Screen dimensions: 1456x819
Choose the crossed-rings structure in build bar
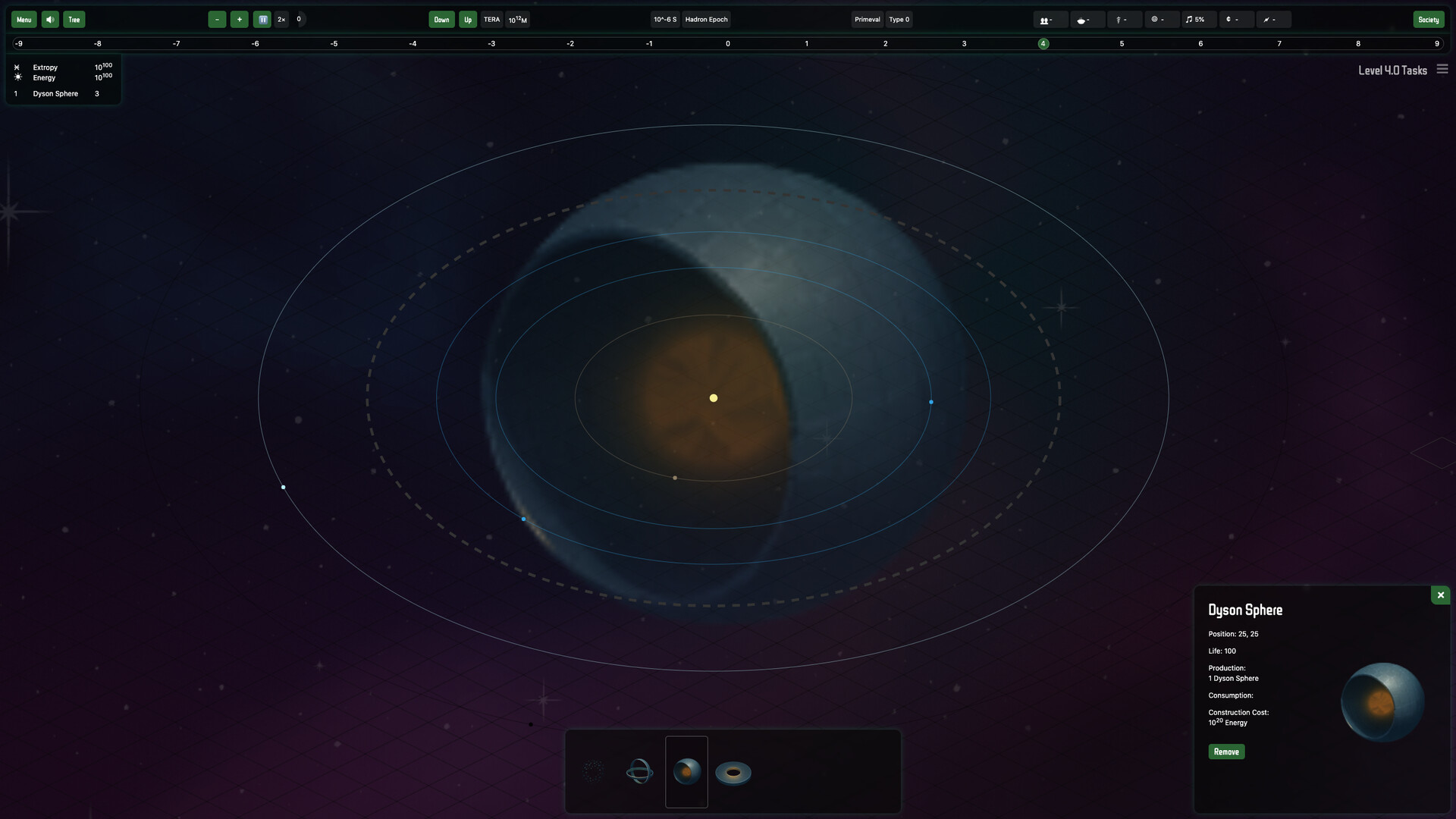(639, 772)
